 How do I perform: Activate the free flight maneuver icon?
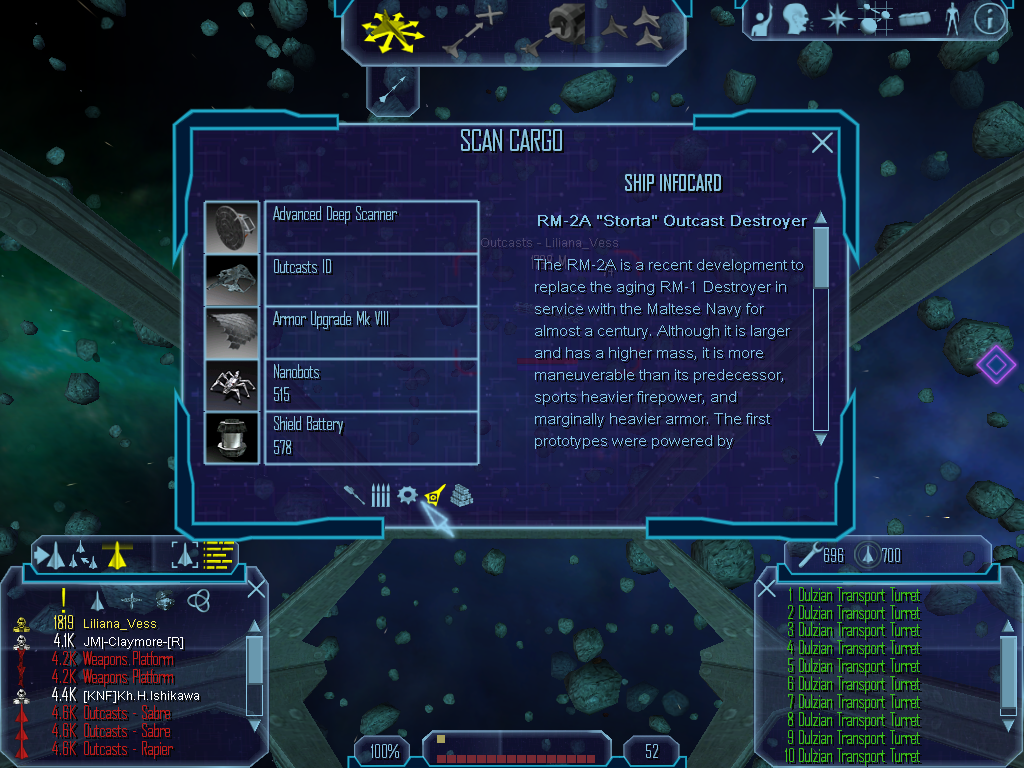pos(393,31)
